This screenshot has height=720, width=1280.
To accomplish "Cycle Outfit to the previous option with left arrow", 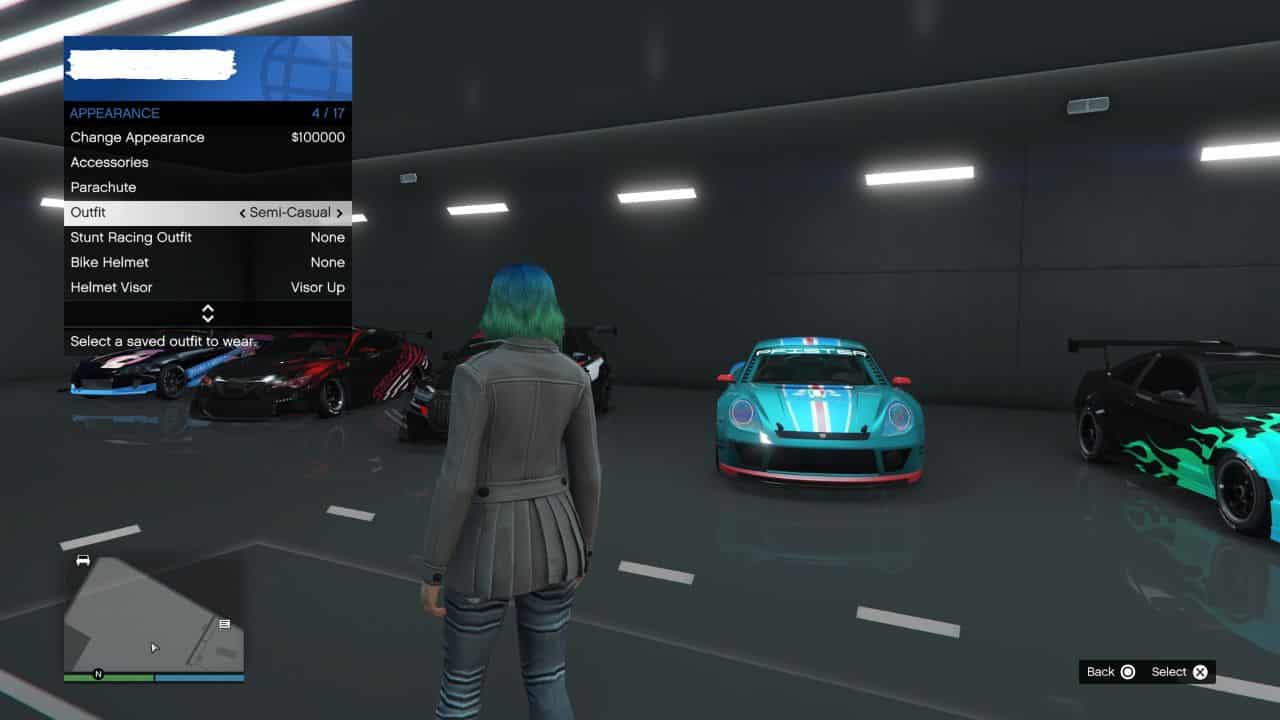I will tap(242, 213).
